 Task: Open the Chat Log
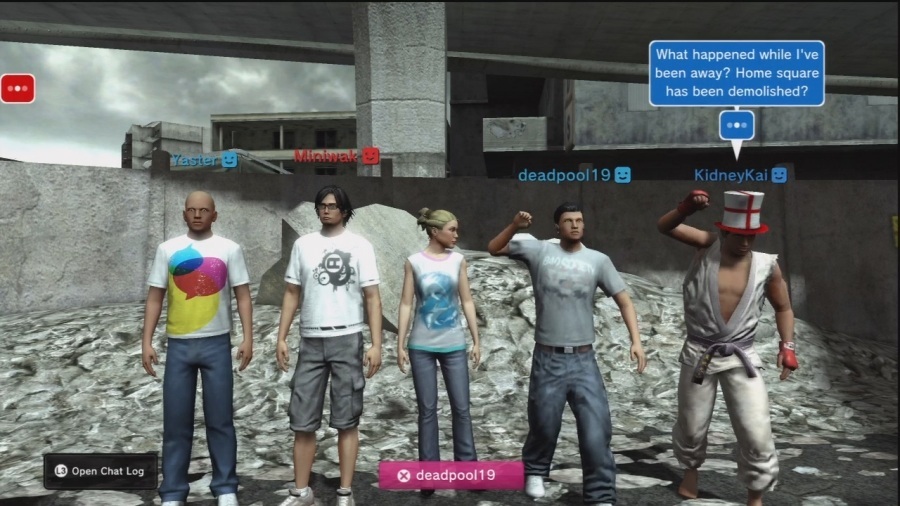pos(100,471)
